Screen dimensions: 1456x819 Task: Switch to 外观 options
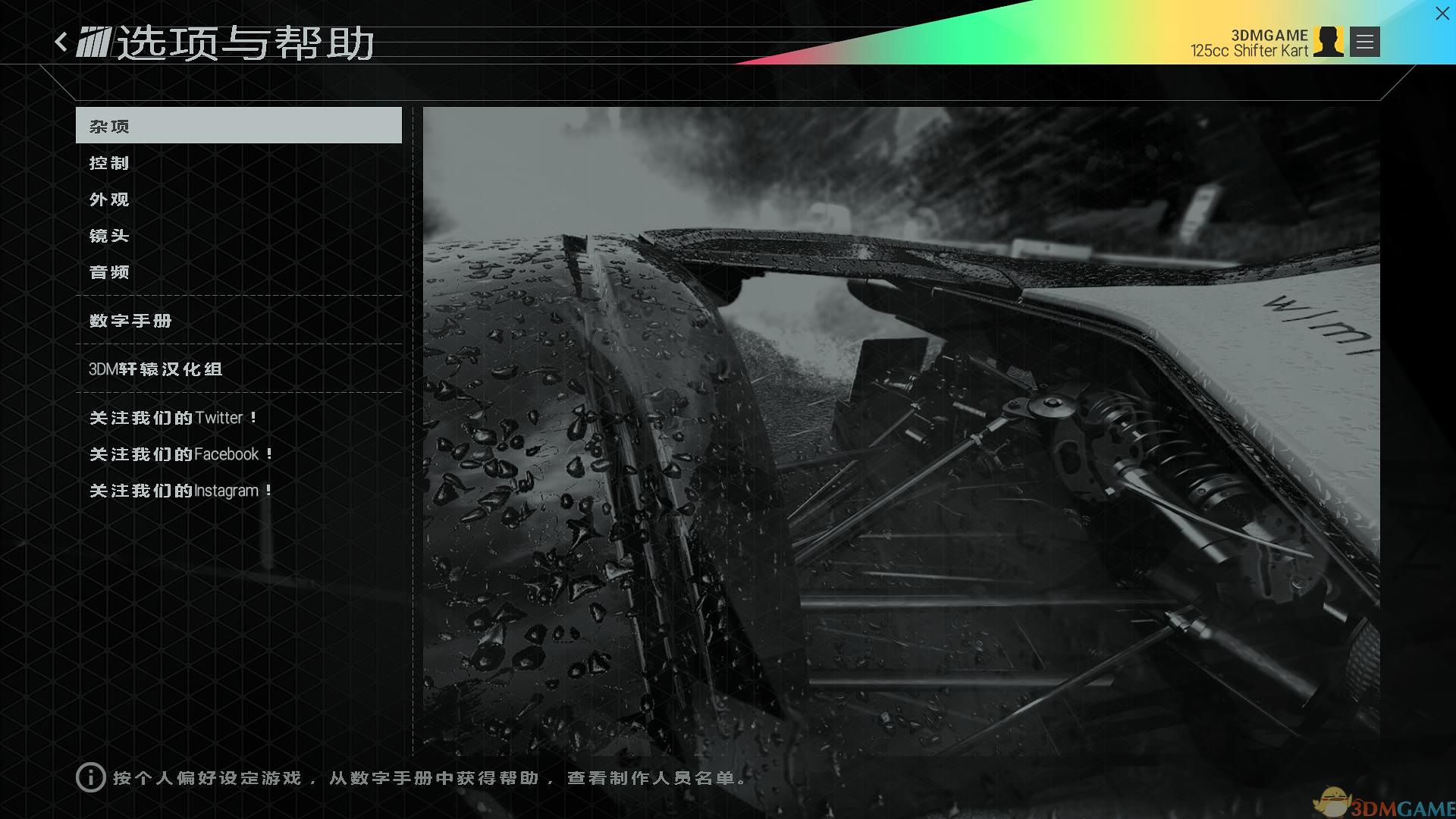pyautogui.click(x=109, y=199)
